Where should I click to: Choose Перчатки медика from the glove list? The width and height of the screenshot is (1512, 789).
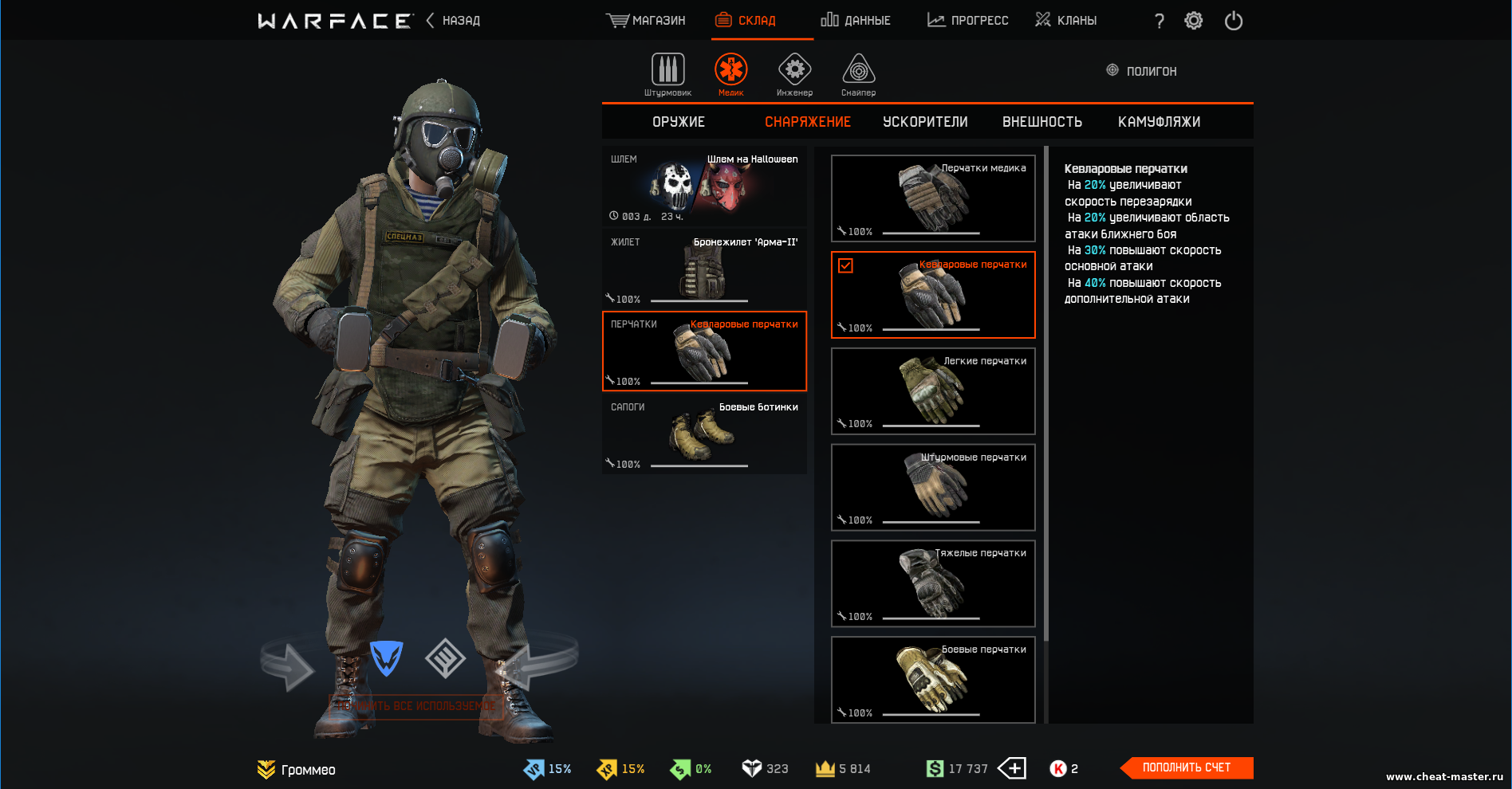coord(933,198)
